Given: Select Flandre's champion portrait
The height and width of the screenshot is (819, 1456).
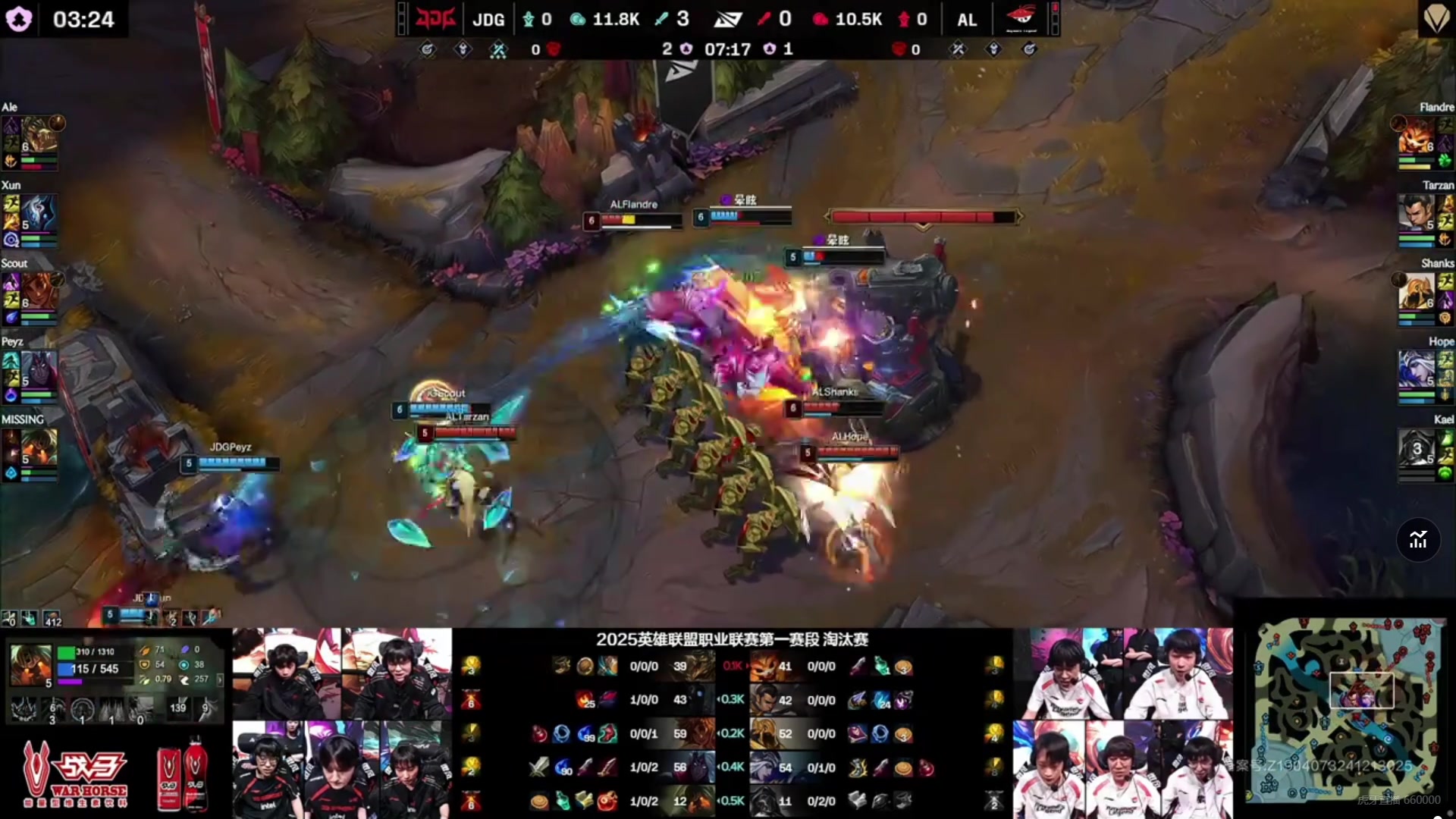Looking at the screenshot, I should click(x=1415, y=135).
